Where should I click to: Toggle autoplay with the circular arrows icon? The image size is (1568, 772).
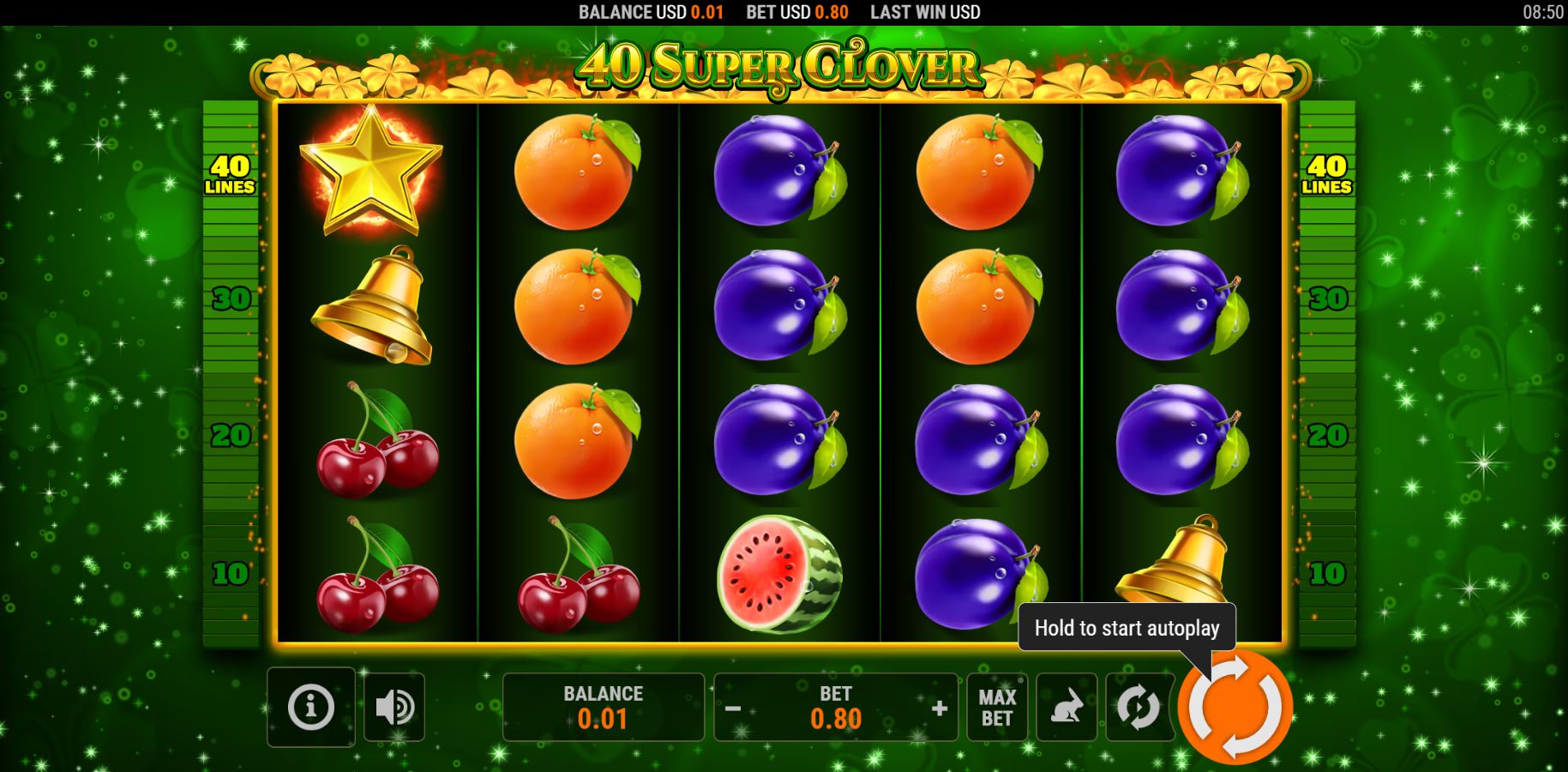click(x=1138, y=707)
